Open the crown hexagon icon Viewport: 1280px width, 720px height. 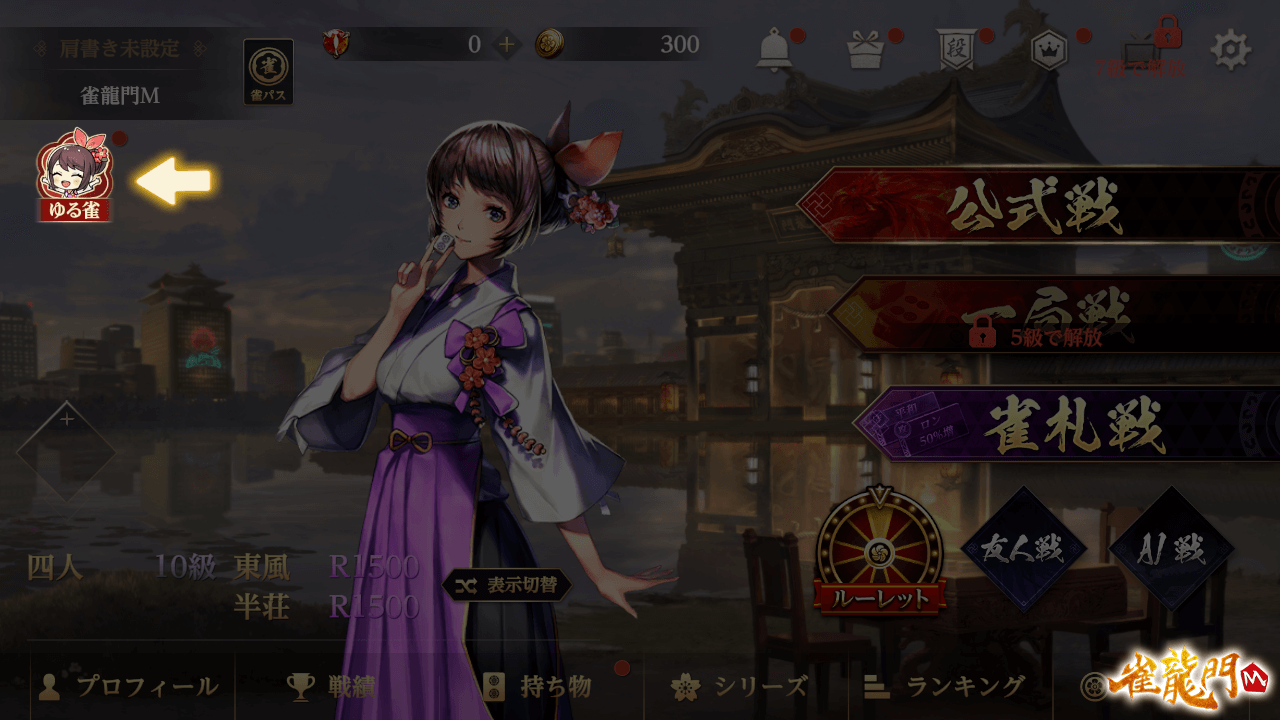tap(1049, 50)
